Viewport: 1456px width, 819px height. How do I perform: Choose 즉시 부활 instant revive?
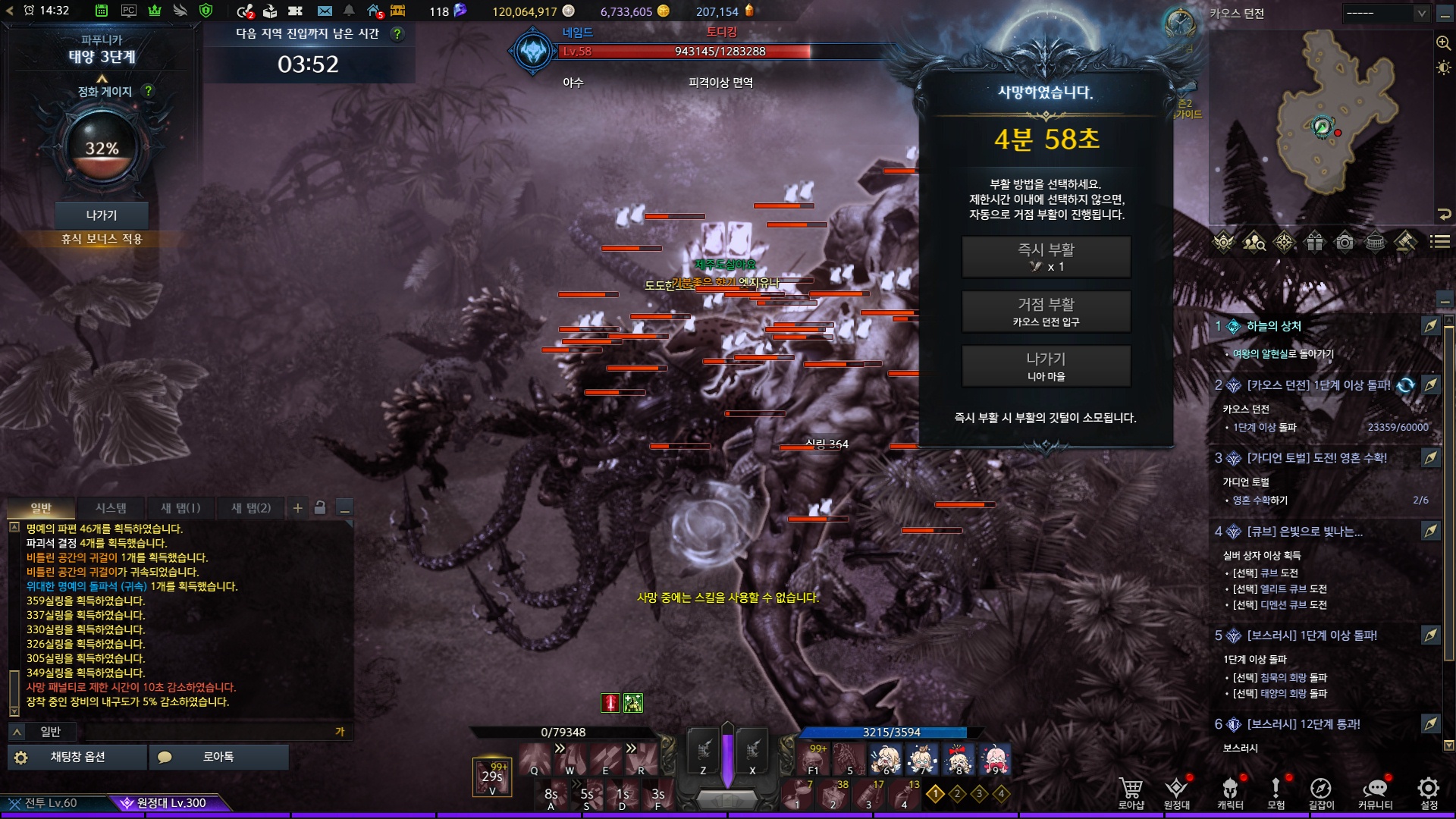tap(1046, 257)
